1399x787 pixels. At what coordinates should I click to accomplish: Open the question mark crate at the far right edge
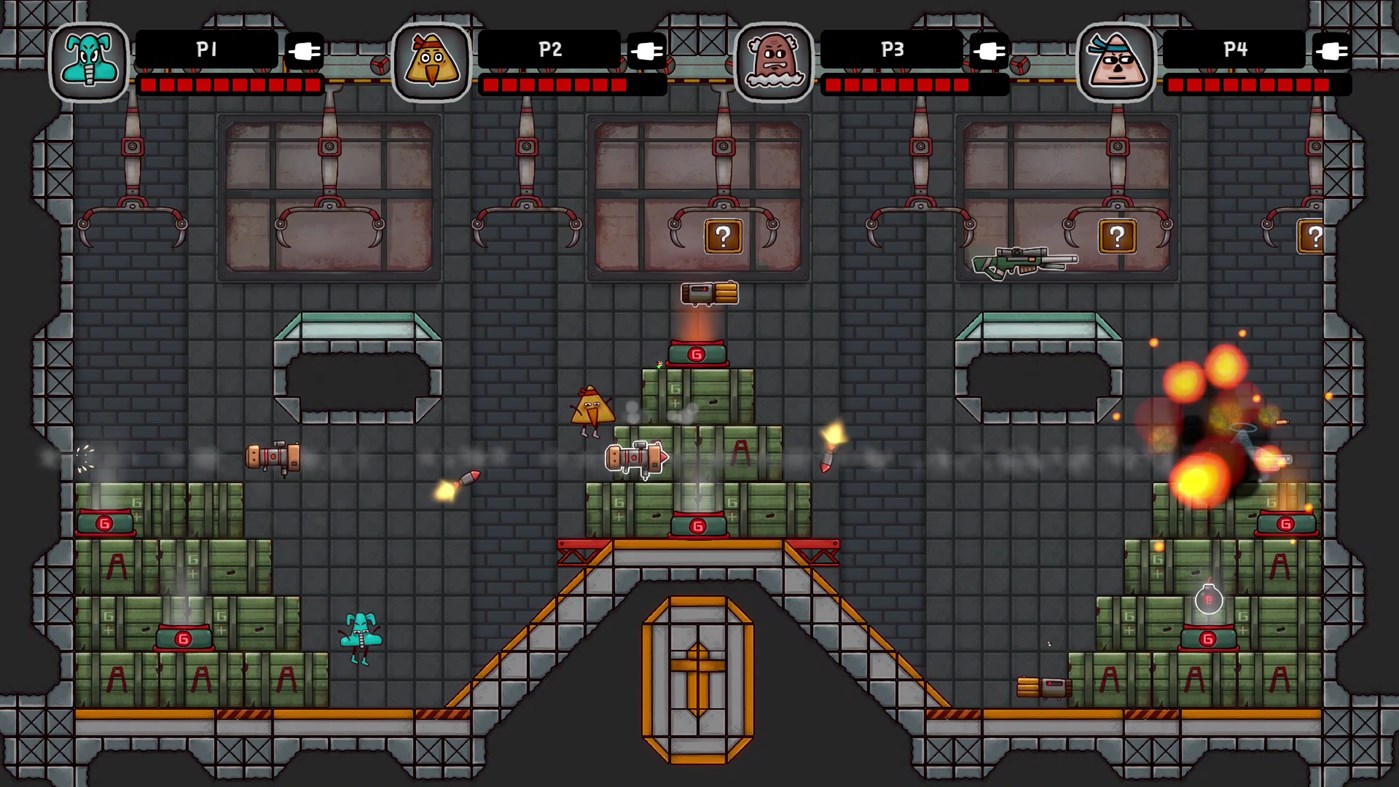pyautogui.click(x=1315, y=236)
